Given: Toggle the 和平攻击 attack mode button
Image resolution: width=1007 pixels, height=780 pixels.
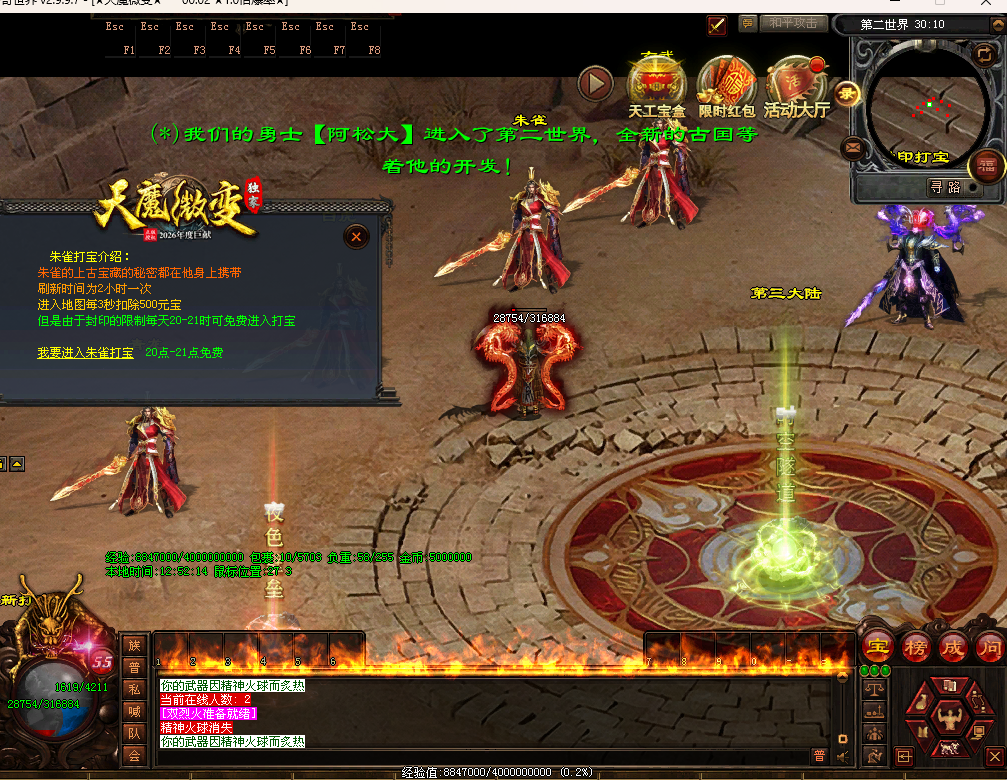Looking at the screenshot, I should [x=794, y=23].
